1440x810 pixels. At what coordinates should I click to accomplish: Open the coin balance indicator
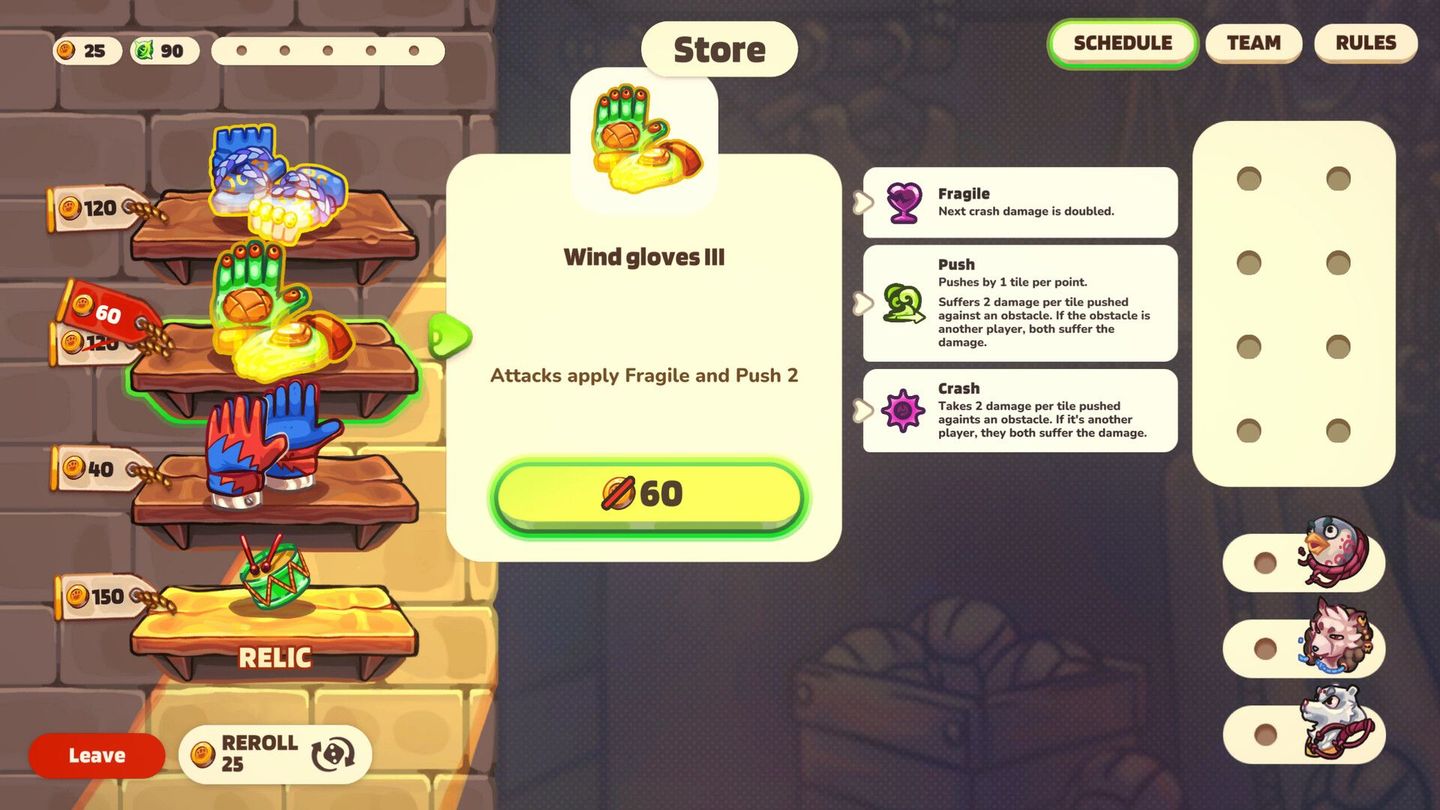coord(86,50)
